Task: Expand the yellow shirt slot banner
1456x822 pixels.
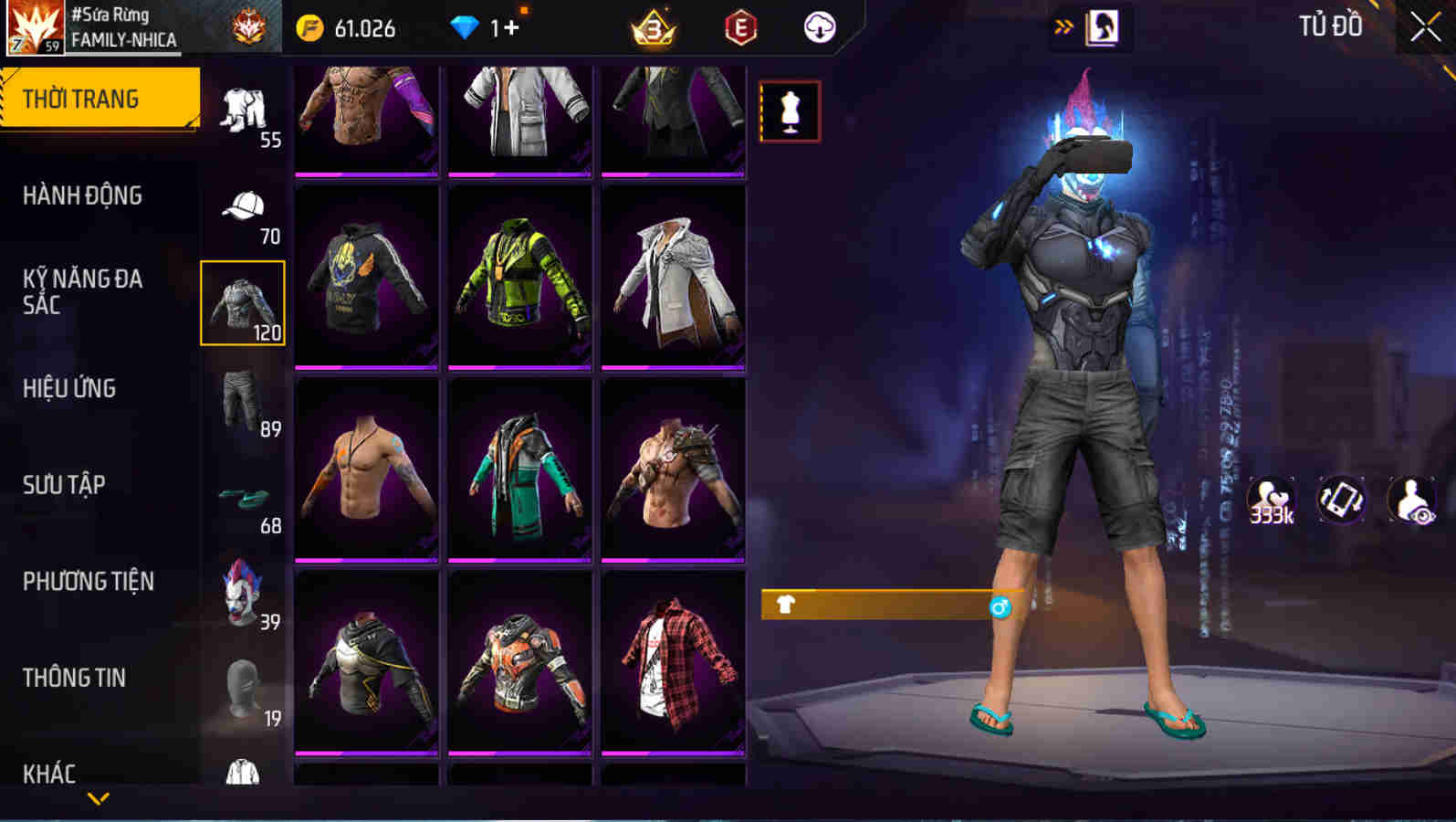Action: point(876,605)
